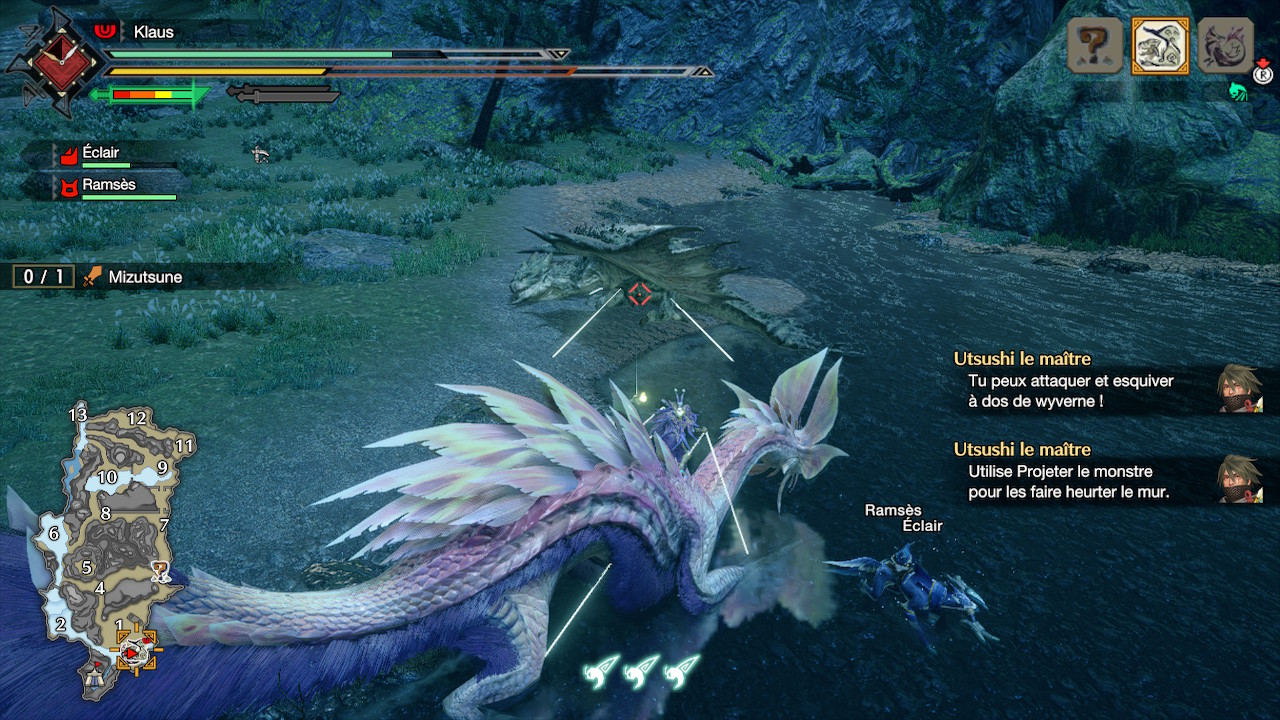
Task: Choose the highlighted Mizutsune monster icon
Action: (1160, 46)
